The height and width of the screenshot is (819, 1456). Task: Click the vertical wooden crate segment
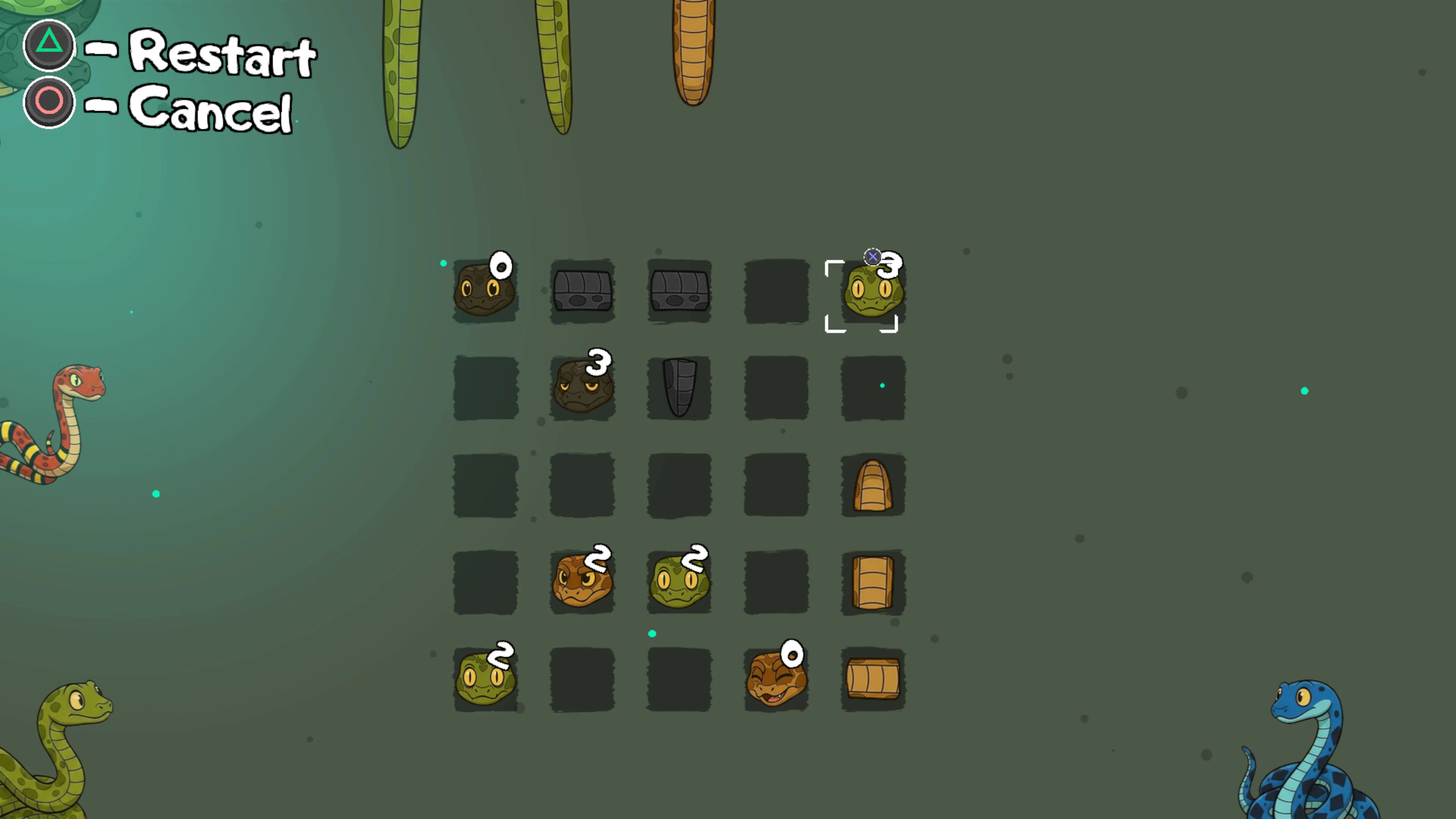[x=873, y=581]
